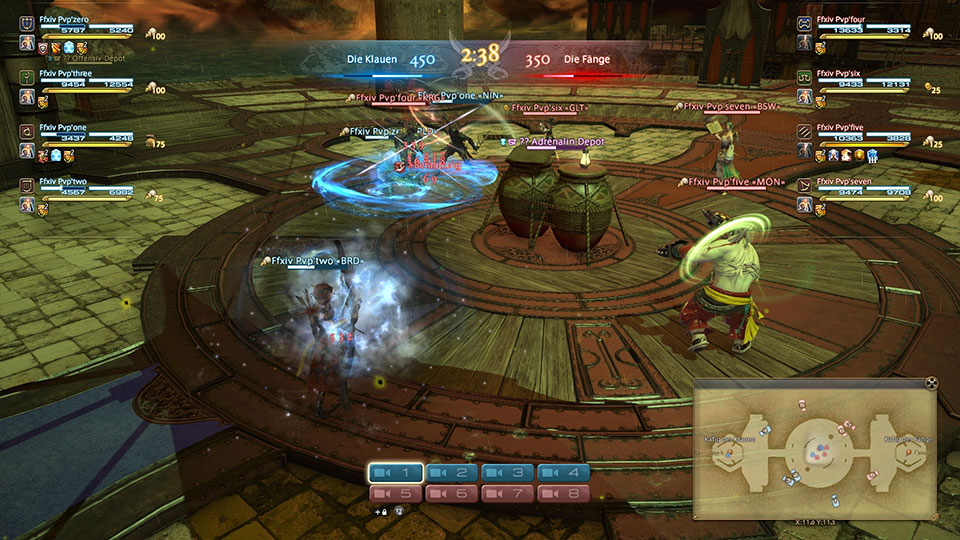
Task: Activate blue camera 4
Action: [563, 473]
